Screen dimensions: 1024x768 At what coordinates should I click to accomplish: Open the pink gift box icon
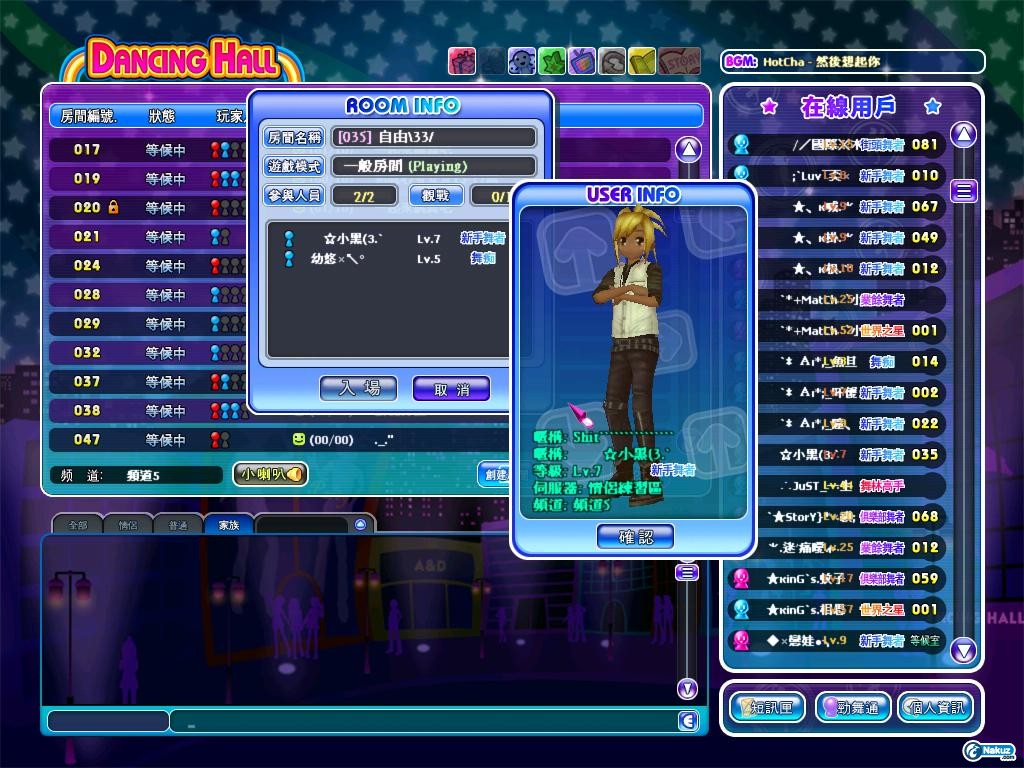pyautogui.click(x=461, y=61)
